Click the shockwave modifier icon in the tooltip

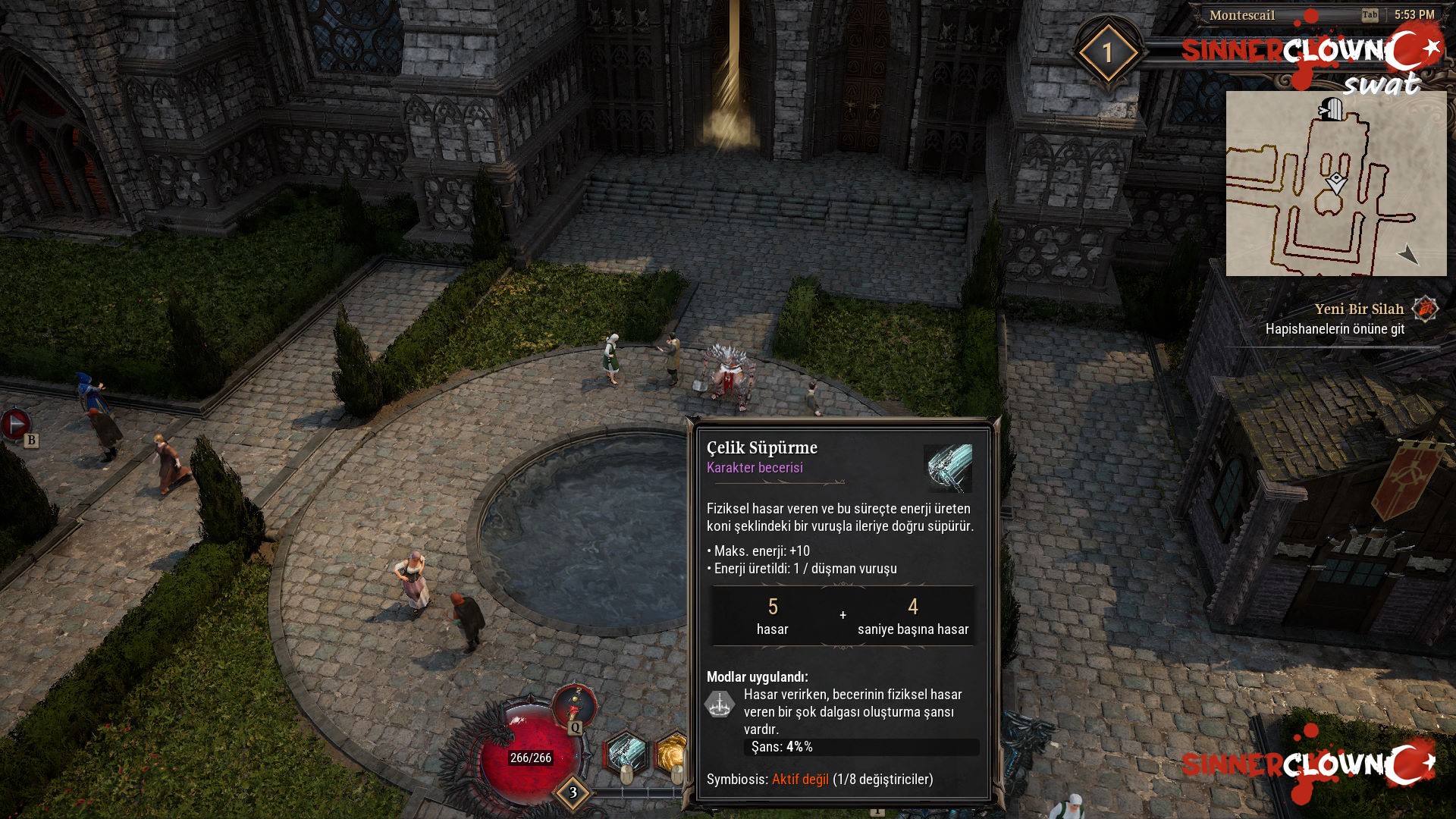click(720, 704)
